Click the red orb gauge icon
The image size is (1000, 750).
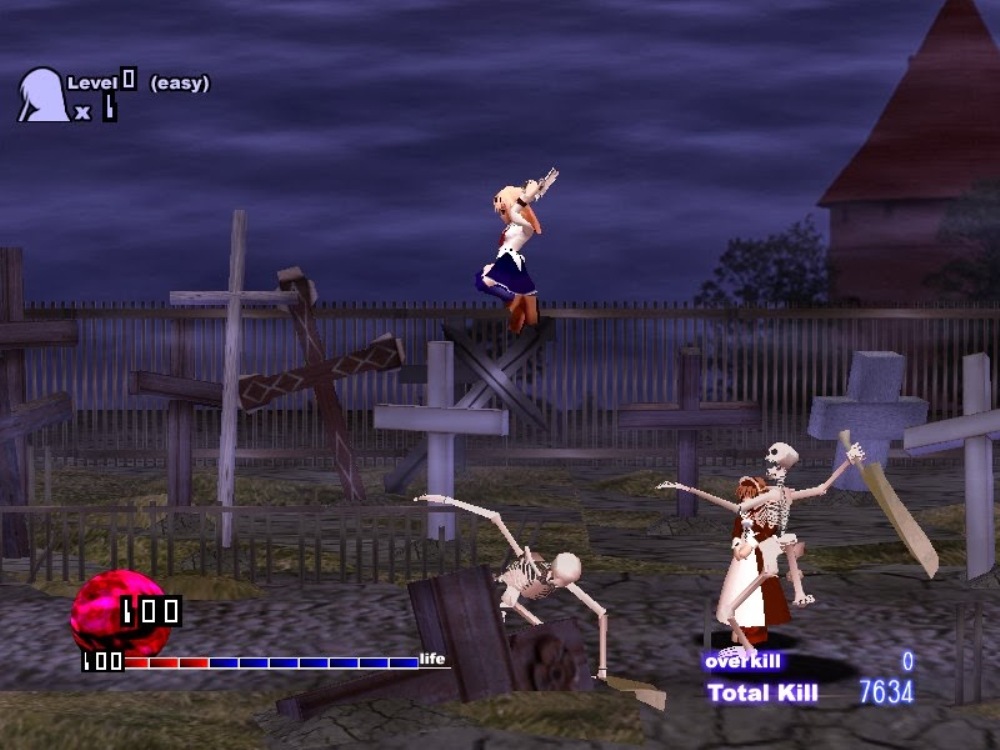(107, 610)
